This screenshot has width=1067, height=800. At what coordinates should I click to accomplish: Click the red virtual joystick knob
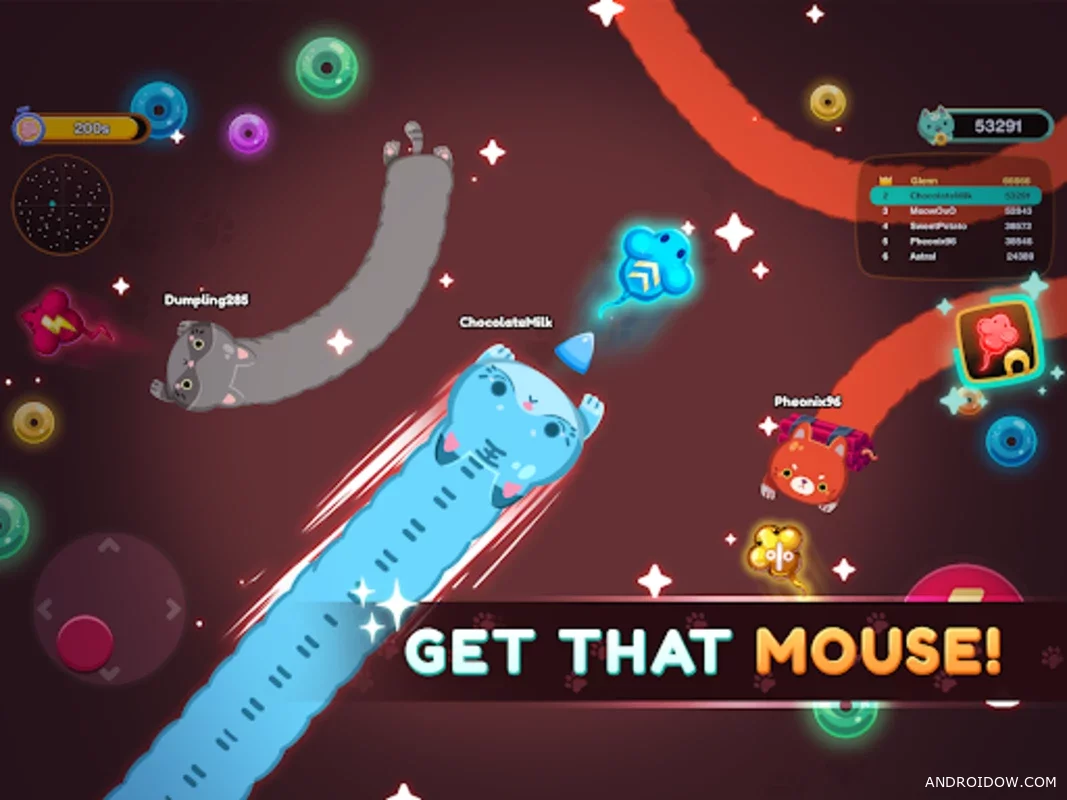pyautogui.click(x=85, y=643)
